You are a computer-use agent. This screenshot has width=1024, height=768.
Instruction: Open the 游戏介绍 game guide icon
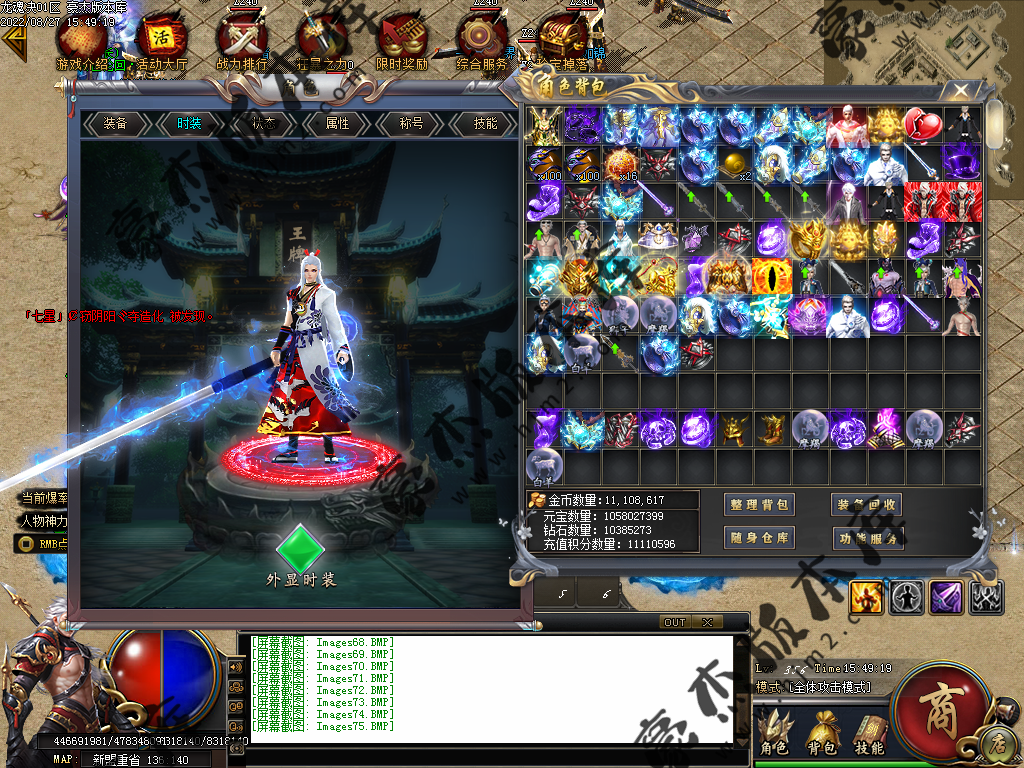[82, 41]
